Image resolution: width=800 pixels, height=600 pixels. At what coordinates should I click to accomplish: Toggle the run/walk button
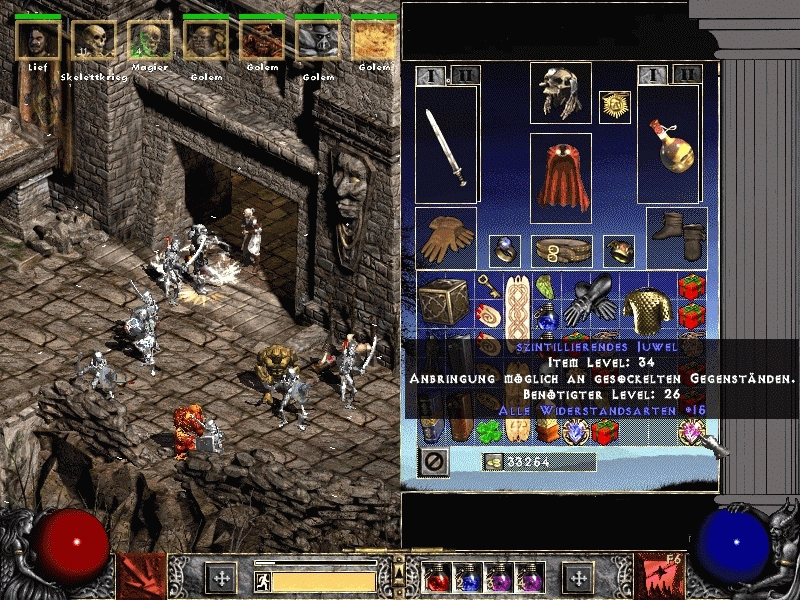coord(262,580)
